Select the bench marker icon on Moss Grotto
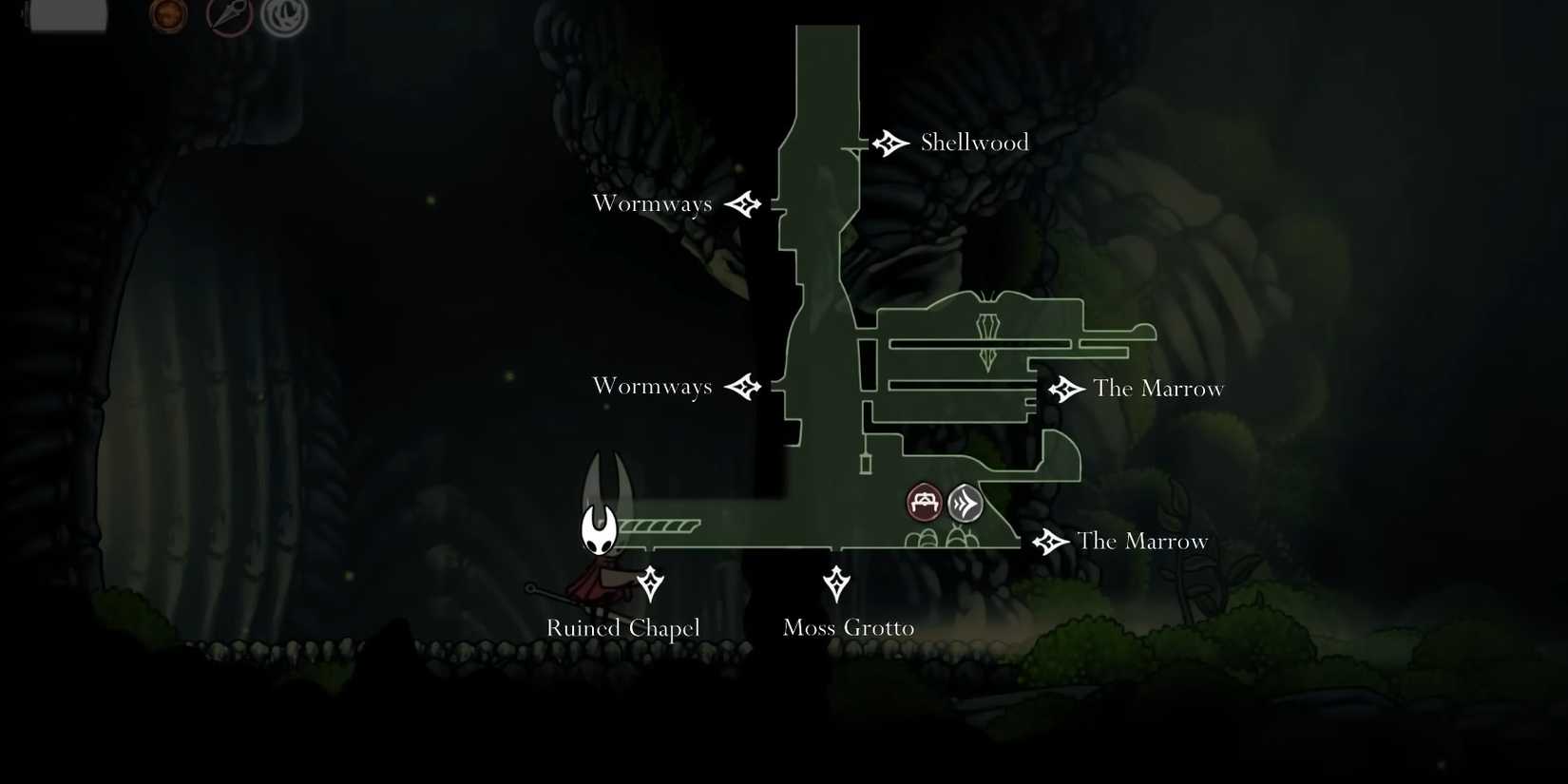Viewport: 1568px width, 784px height. (x=922, y=501)
